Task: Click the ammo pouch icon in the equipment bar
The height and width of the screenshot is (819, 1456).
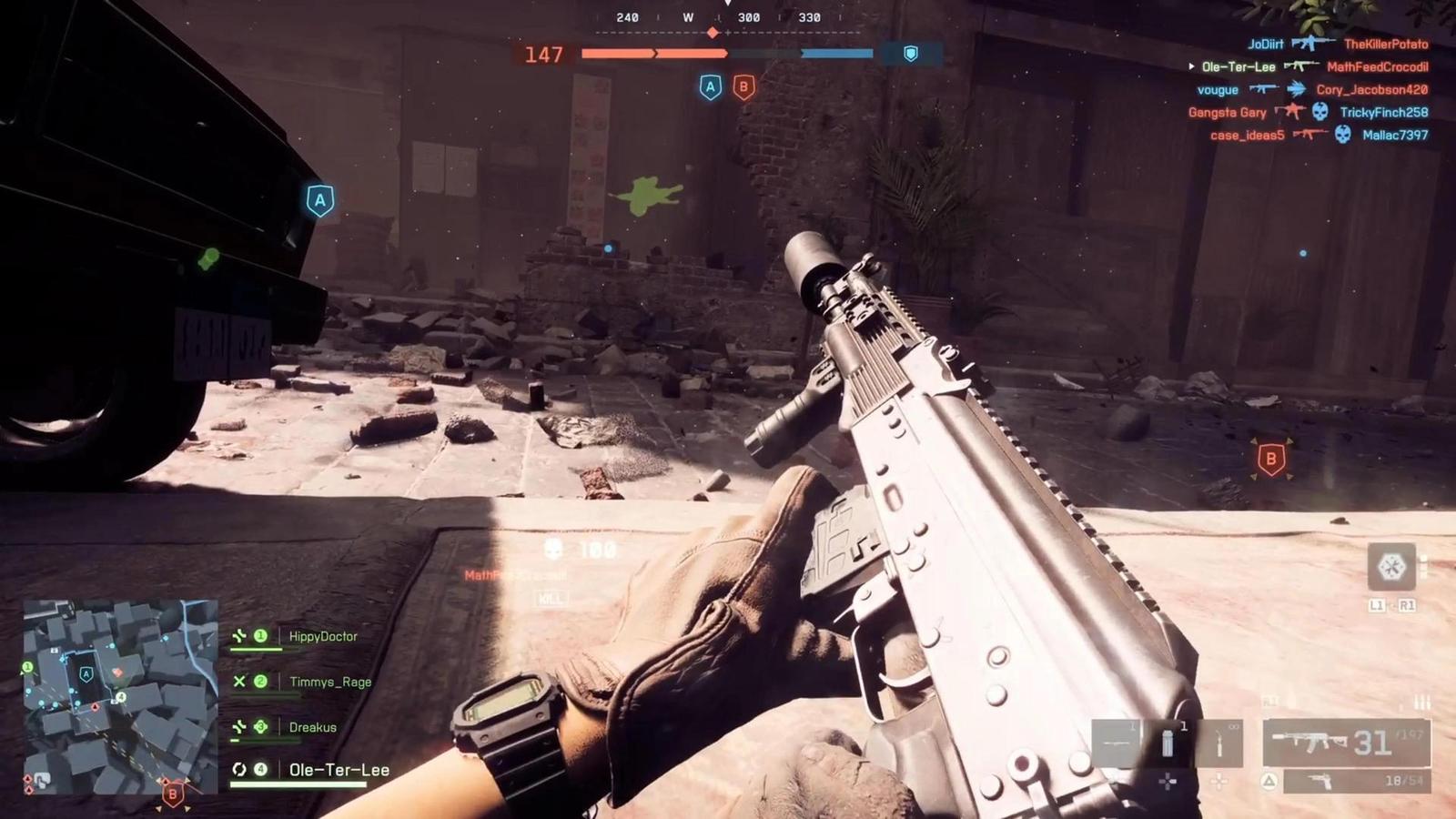Action: (x=1168, y=743)
